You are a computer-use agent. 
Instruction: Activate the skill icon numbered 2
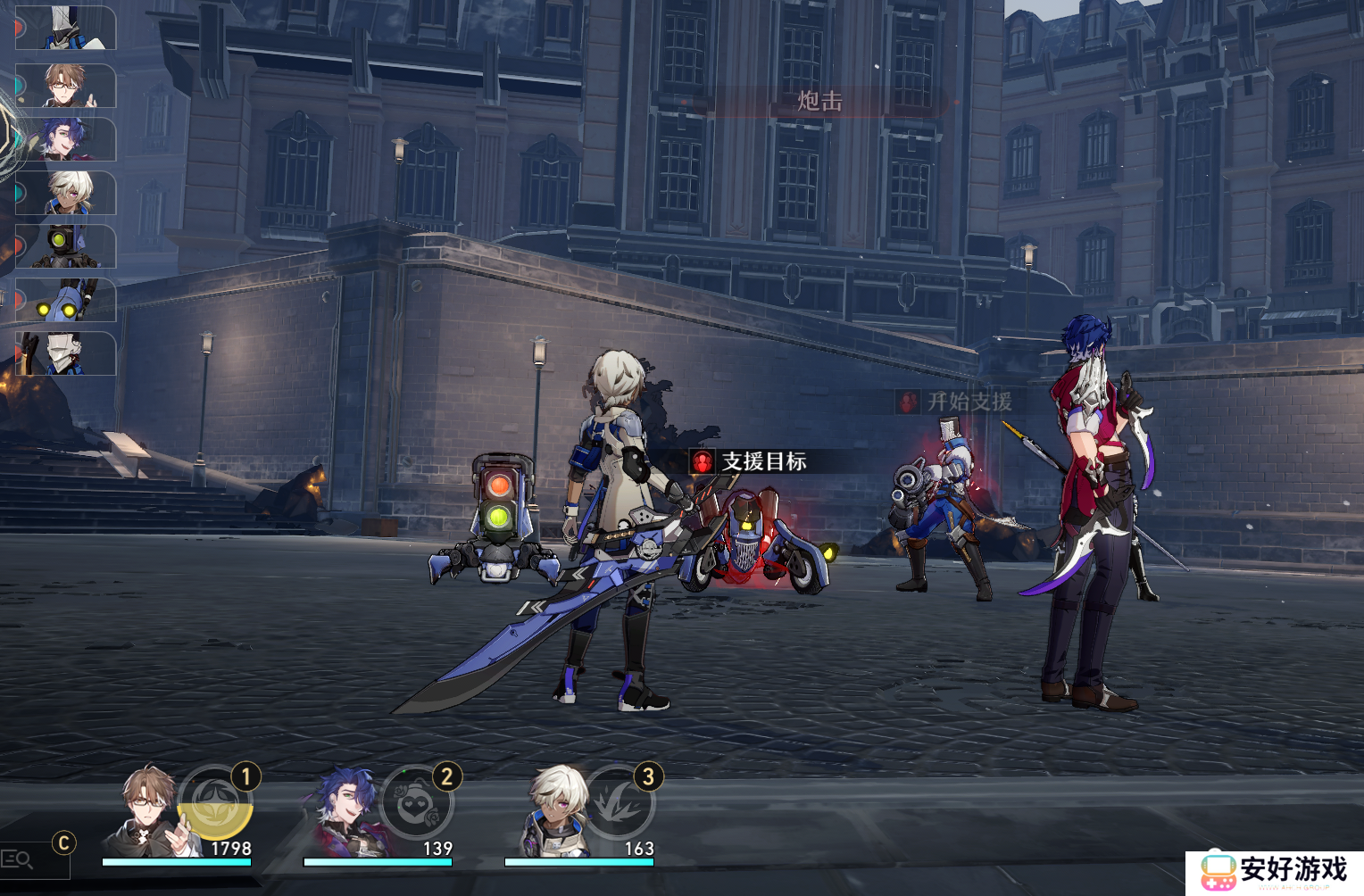[x=417, y=803]
